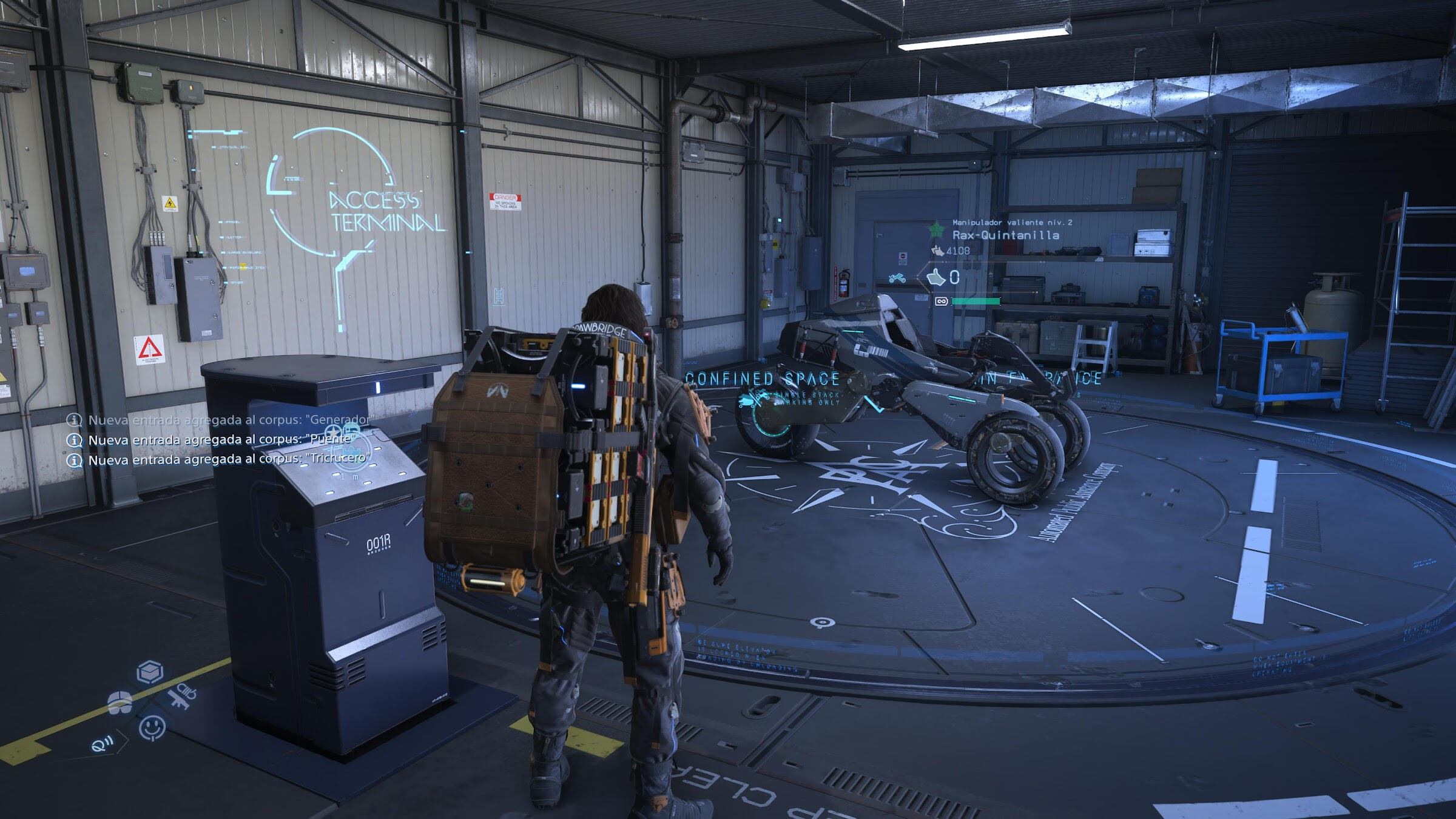Open the cargo box shortcut icon

pos(150,672)
